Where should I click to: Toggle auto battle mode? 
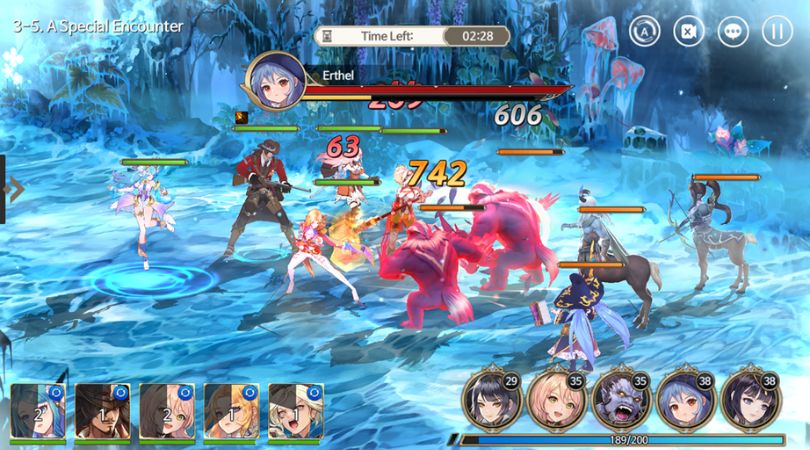pos(645,30)
